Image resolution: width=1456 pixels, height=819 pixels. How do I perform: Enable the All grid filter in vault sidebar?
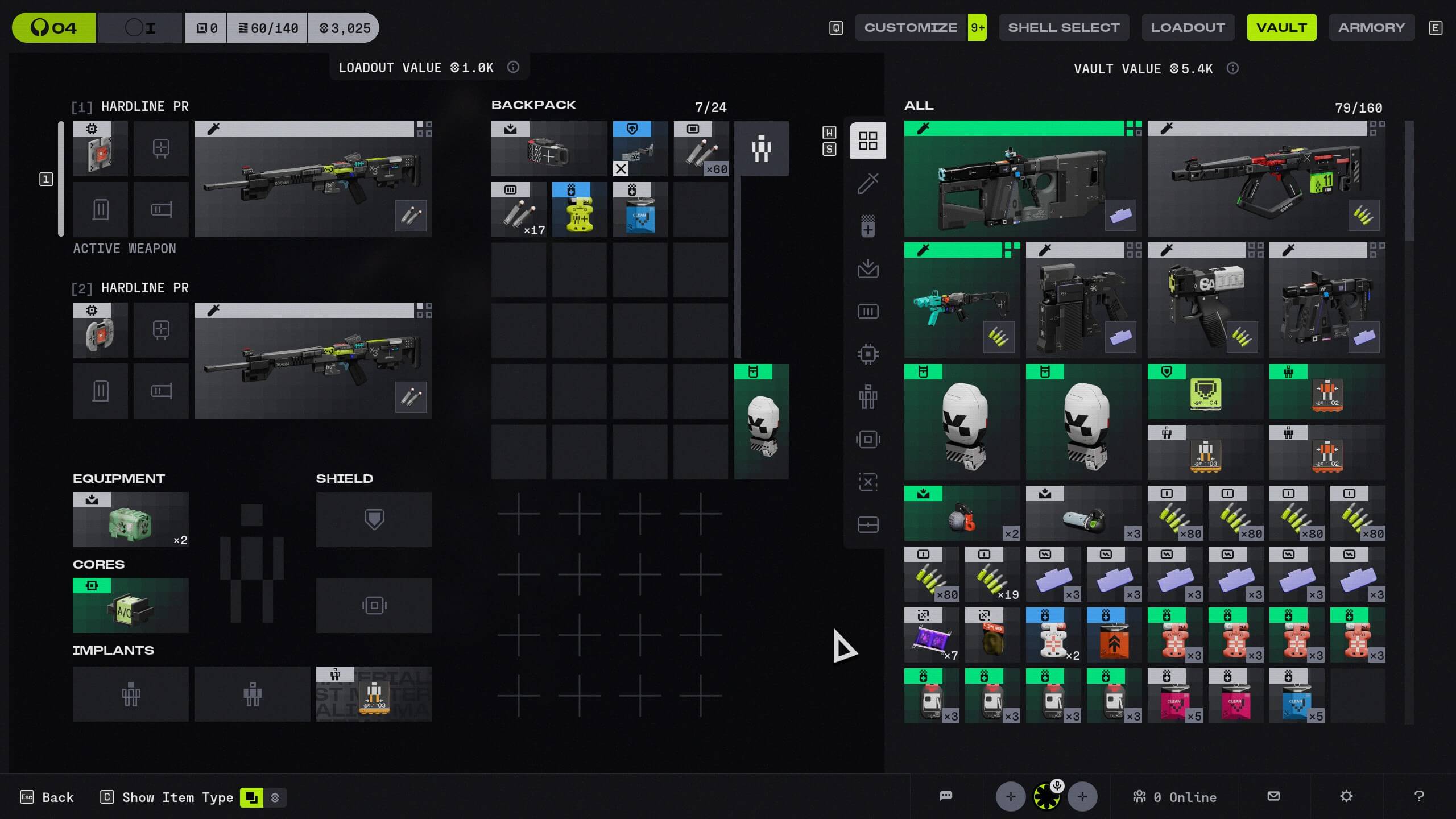[x=867, y=140]
